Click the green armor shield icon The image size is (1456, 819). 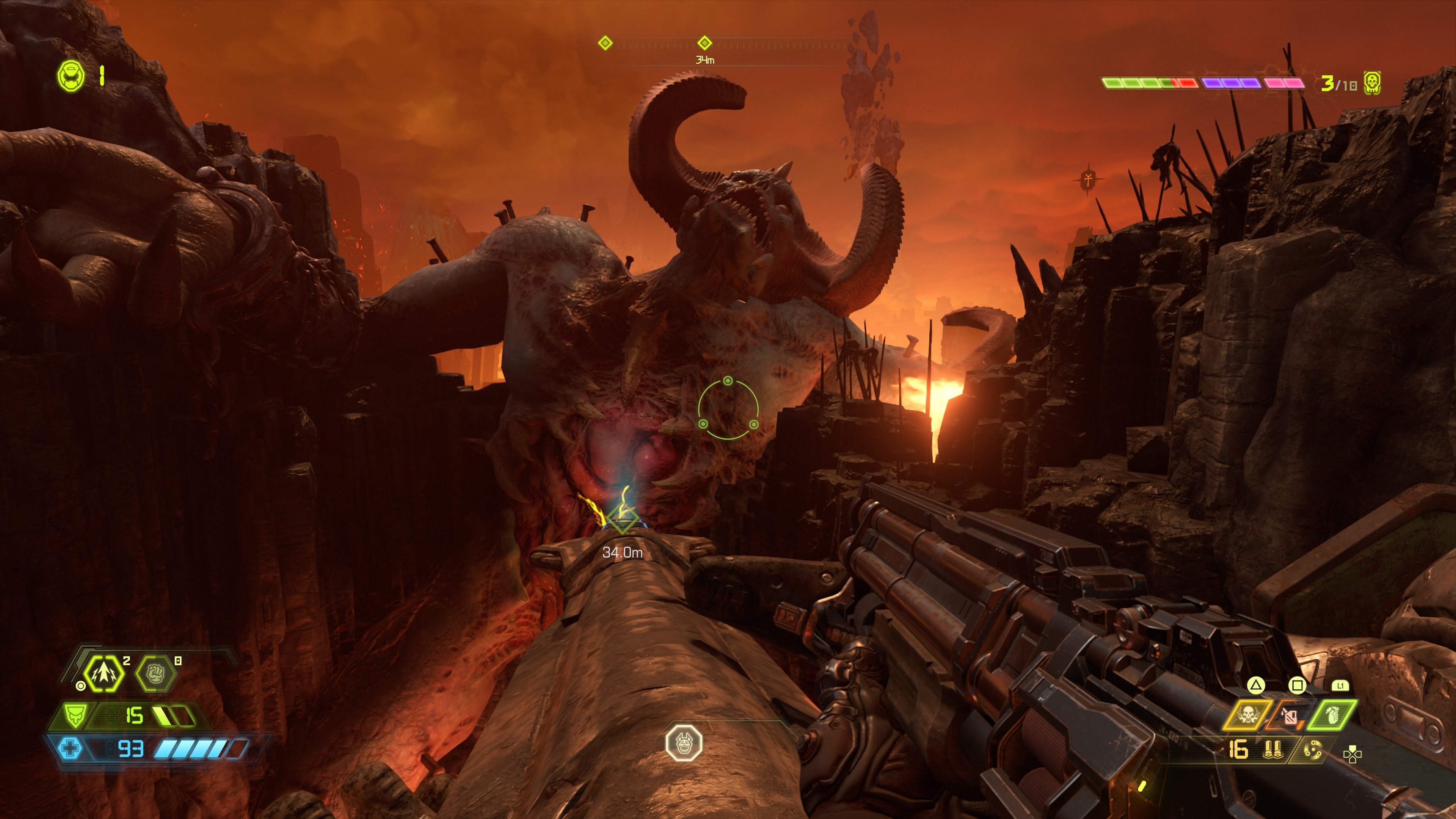coord(74,715)
